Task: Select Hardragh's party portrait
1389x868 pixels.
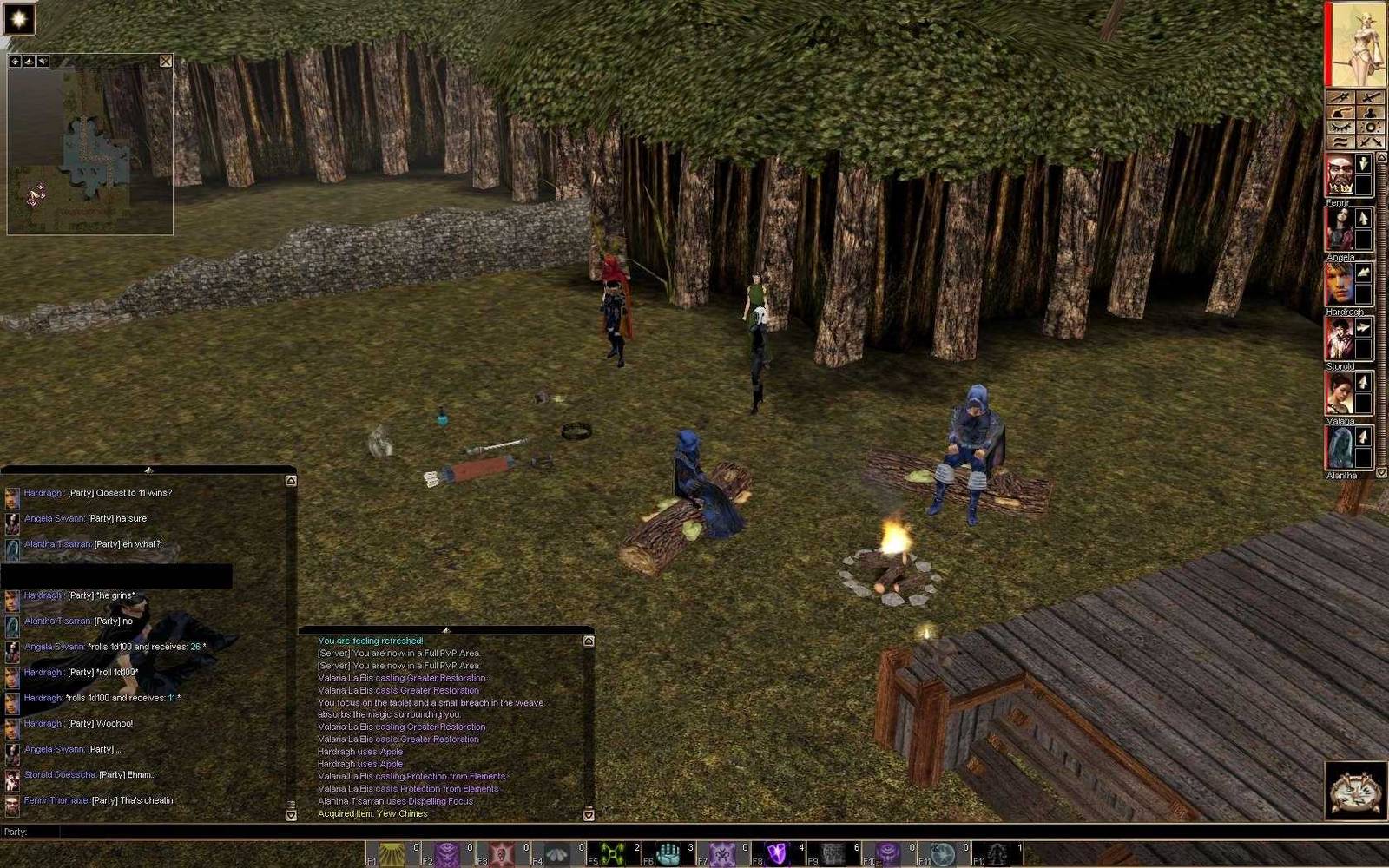Action: tap(1340, 285)
